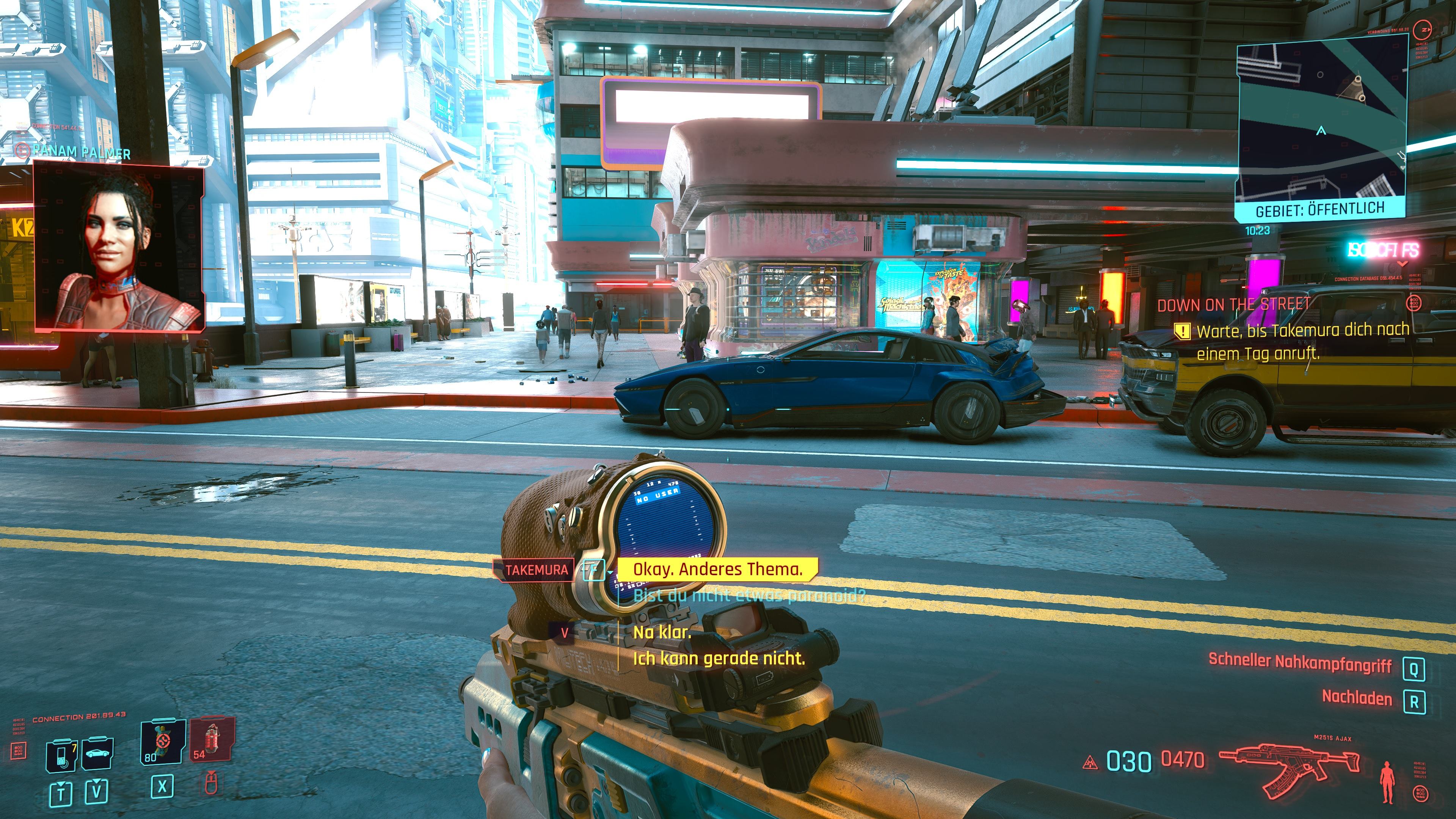This screenshot has height=819, width=1456.
Task: Select "Bist du nicht etwas paranoid?" reply
Action: tap(749, 595)
